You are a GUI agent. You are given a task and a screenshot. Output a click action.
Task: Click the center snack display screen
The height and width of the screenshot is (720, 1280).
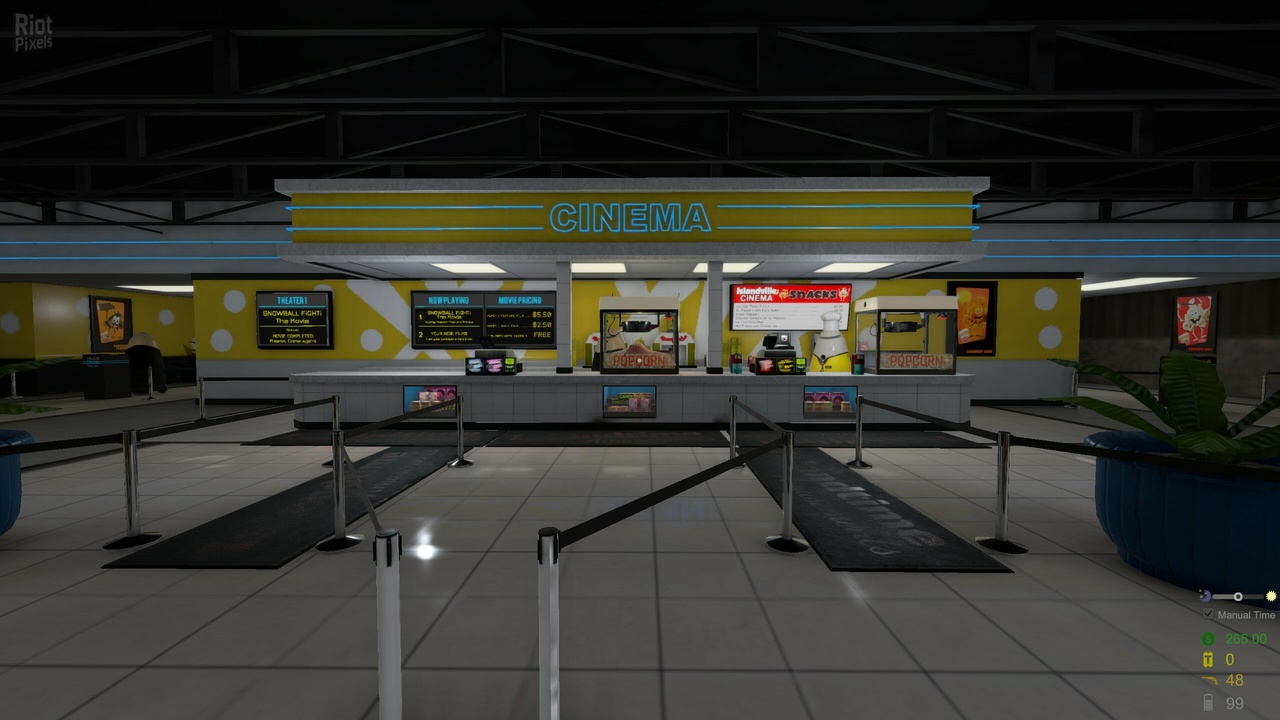tap(628, 398)
